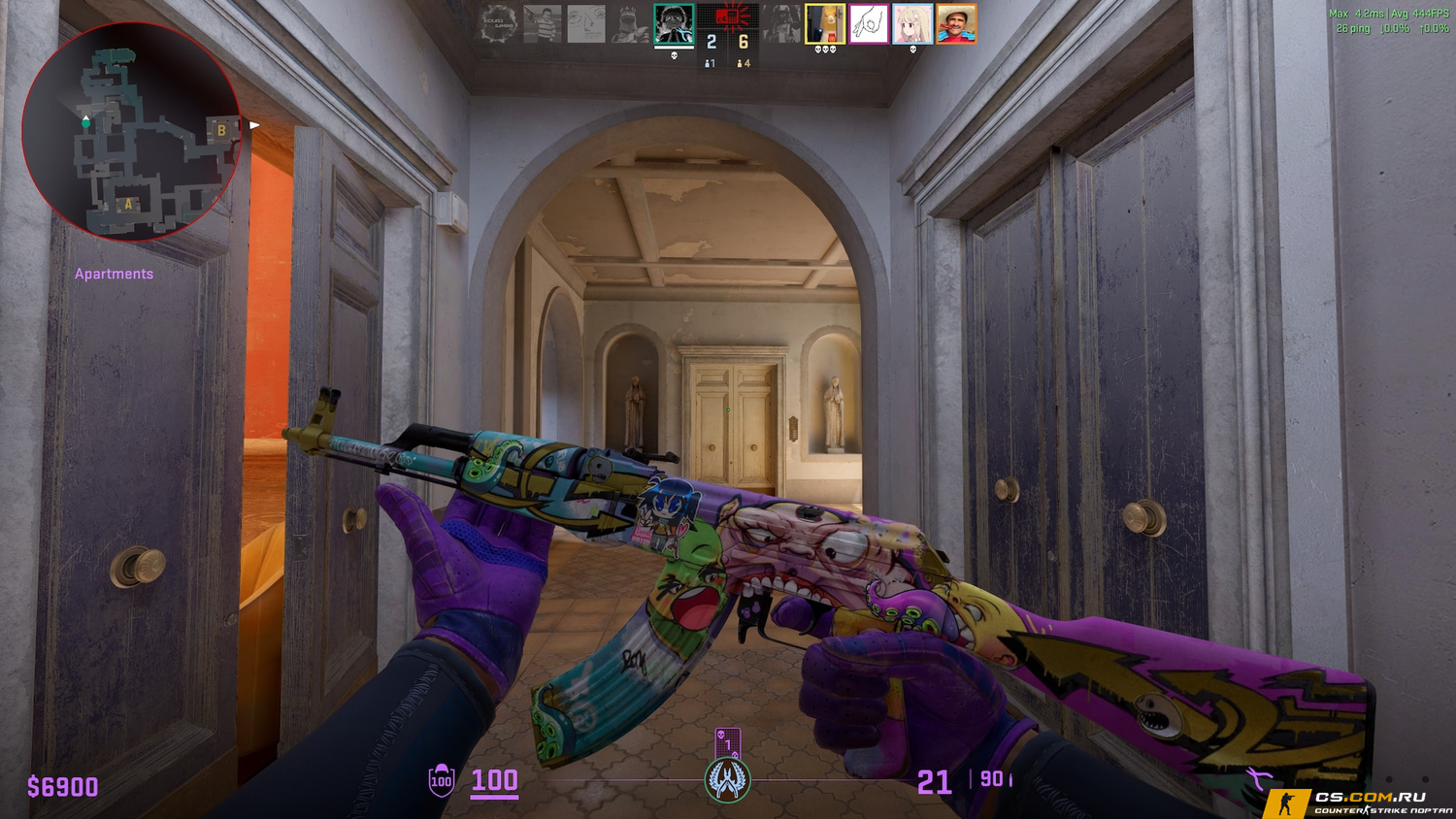Select the green-framed player avatar
The image size is (1456, 819).
click(x=674, y=24)
